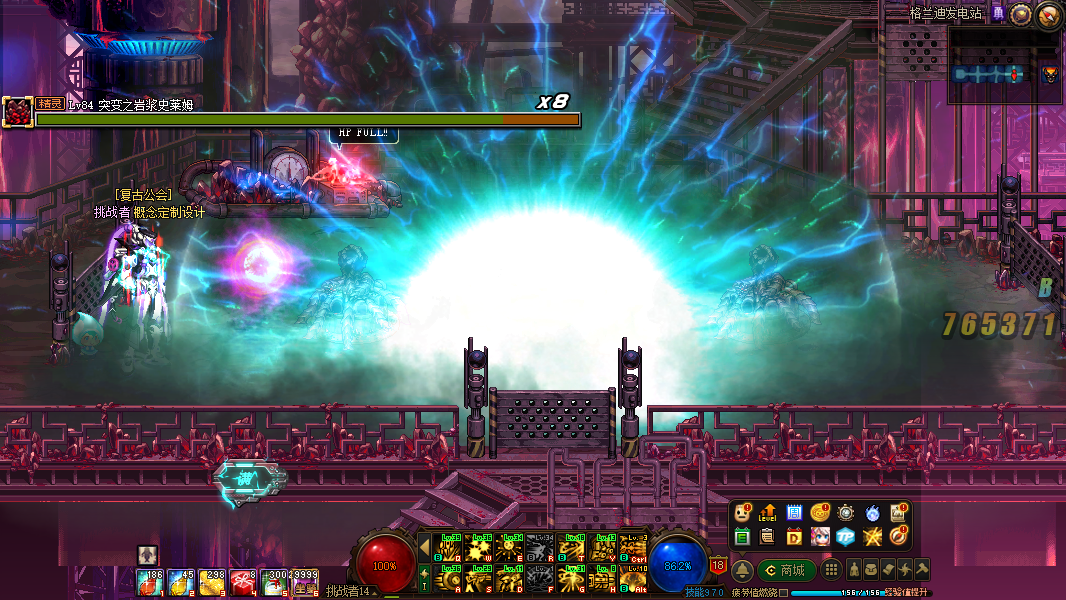Click the pink-haired girl portrait icon

pyautogui.click(x=820, y=537)
